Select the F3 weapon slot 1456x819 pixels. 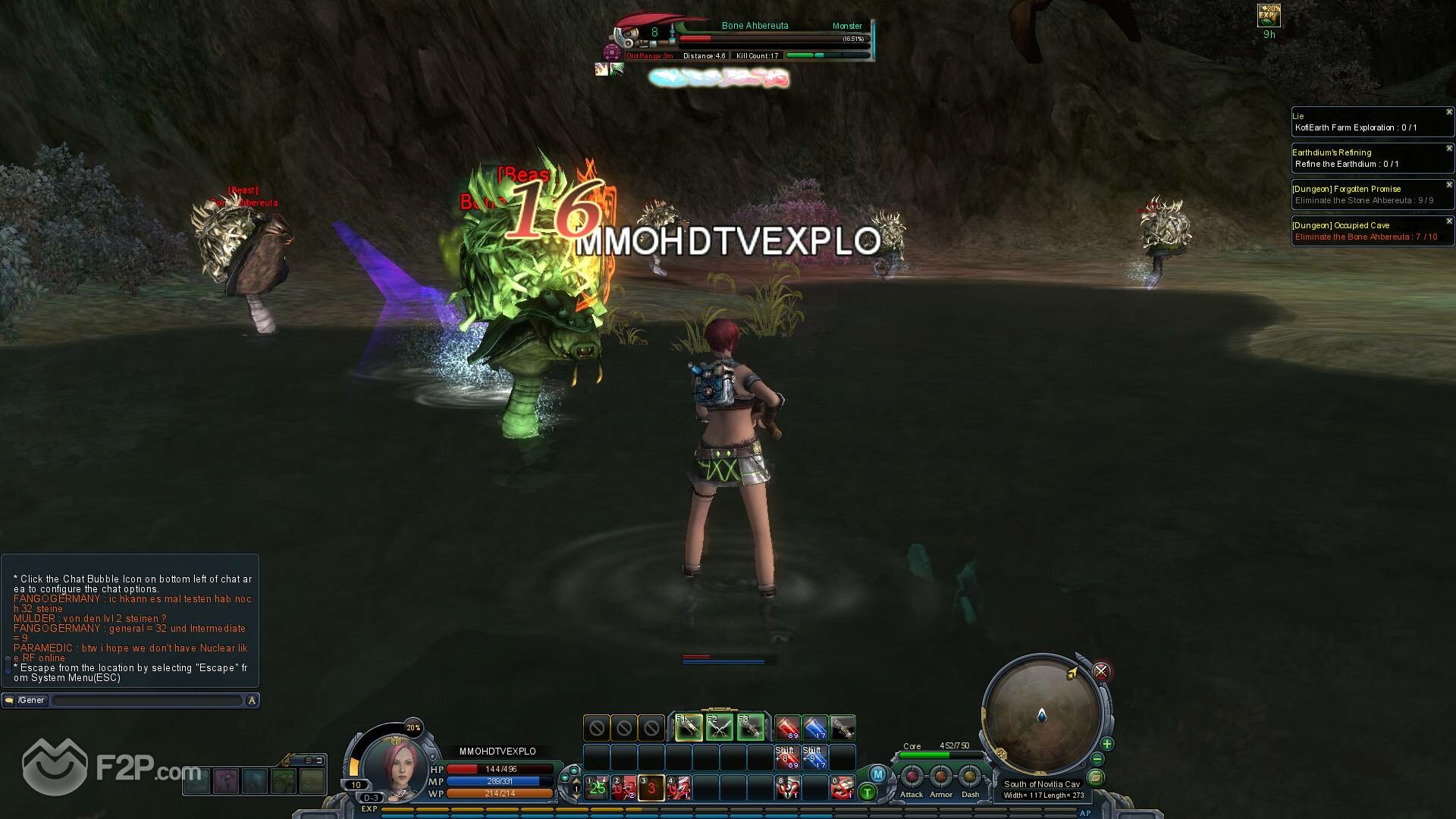tap(750, 728)
